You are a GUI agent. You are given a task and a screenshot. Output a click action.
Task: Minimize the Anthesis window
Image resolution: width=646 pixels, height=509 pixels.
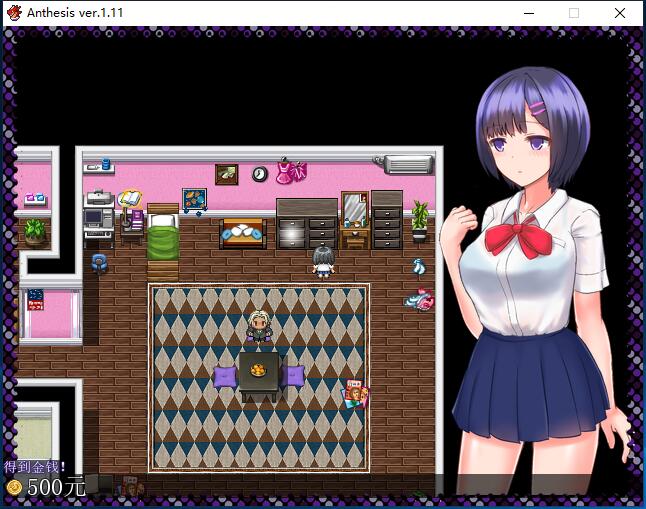pyautogui.click(x=528, y=13)
